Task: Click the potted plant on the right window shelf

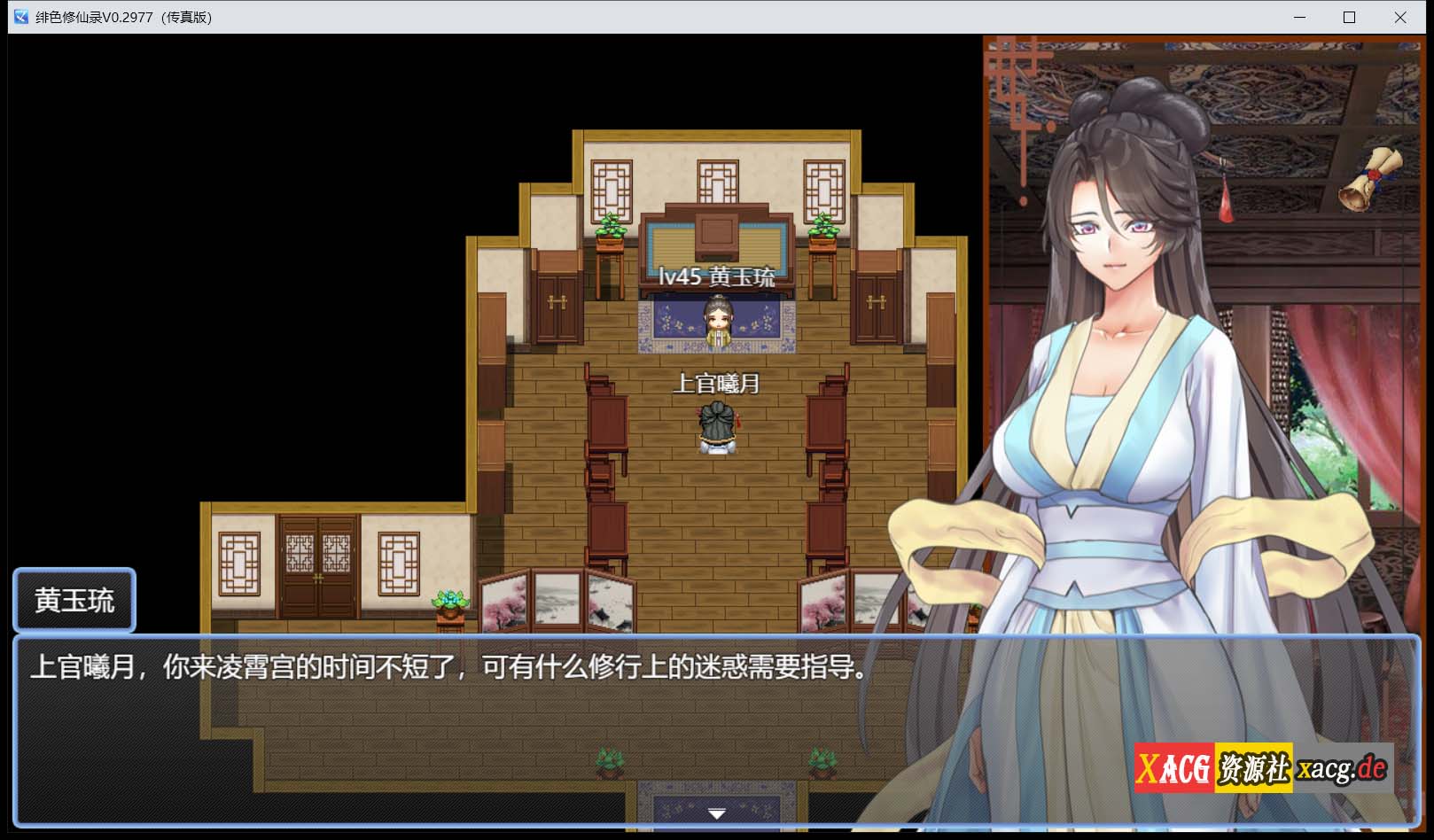Action: [x=824, y=227]
